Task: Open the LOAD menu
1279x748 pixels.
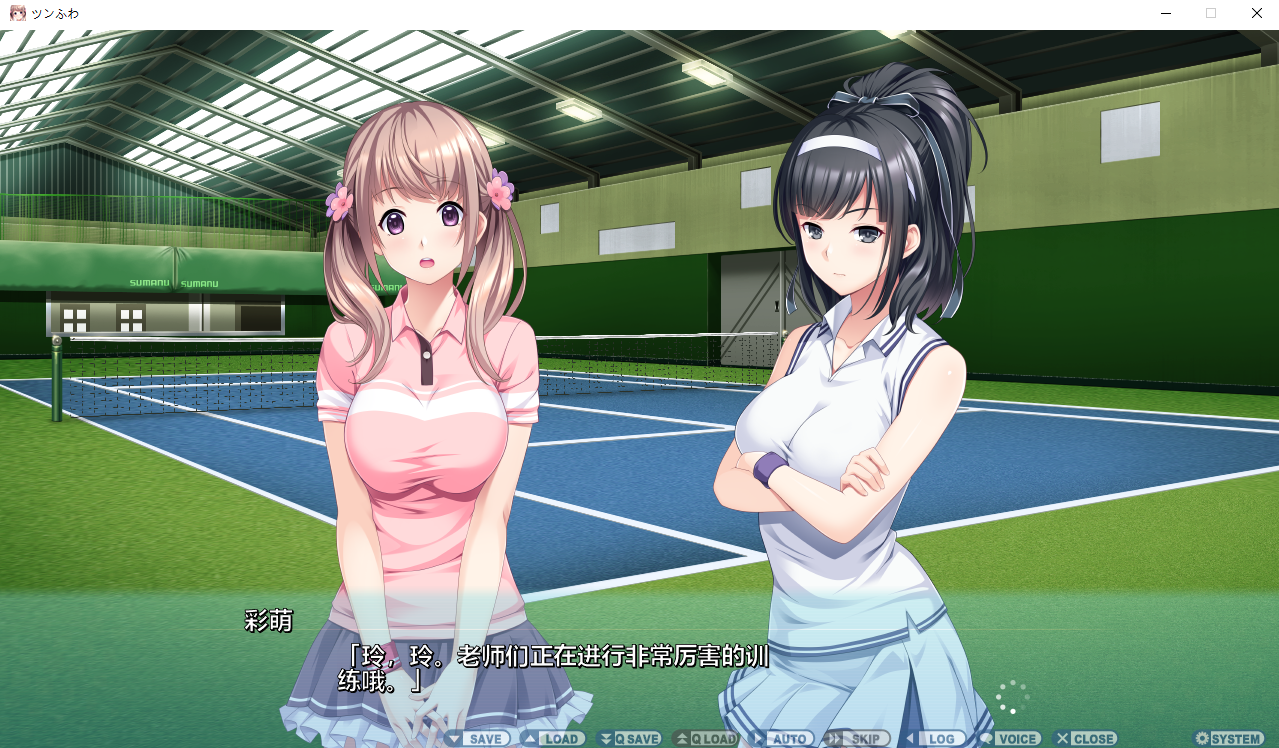Action: [x=553, y=739]
